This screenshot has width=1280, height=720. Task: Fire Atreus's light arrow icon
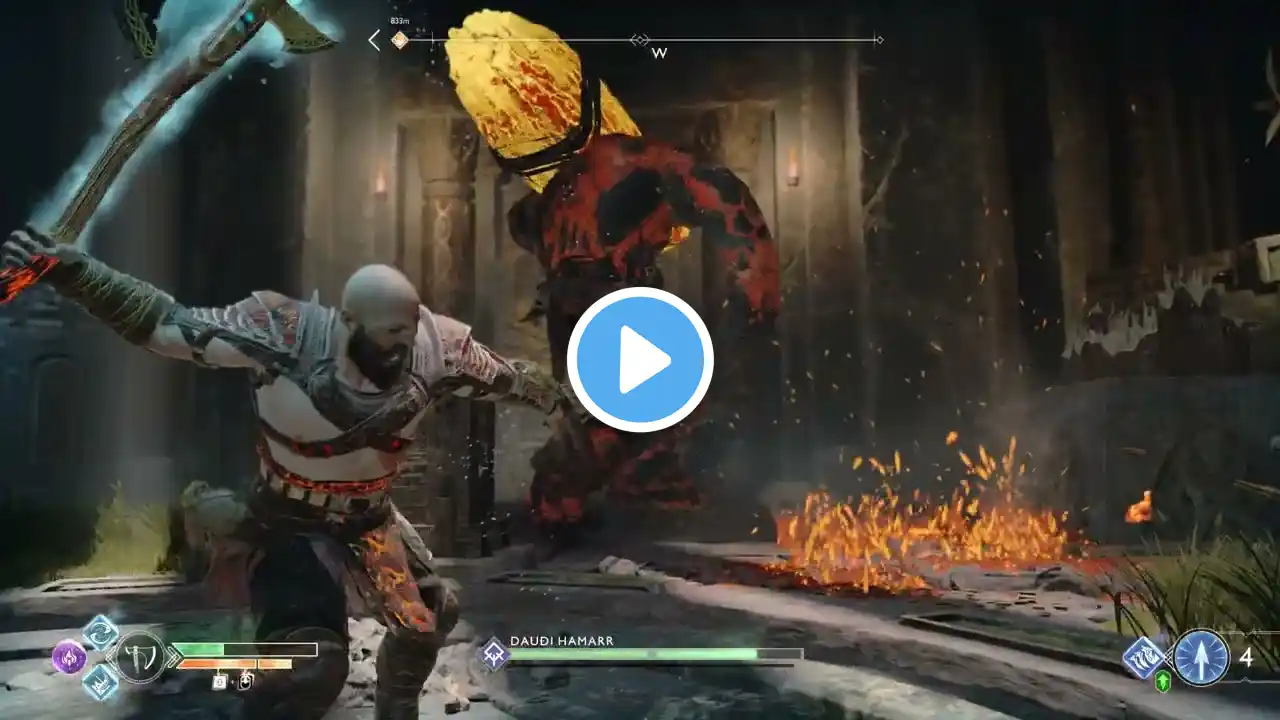click(1201, 658)
